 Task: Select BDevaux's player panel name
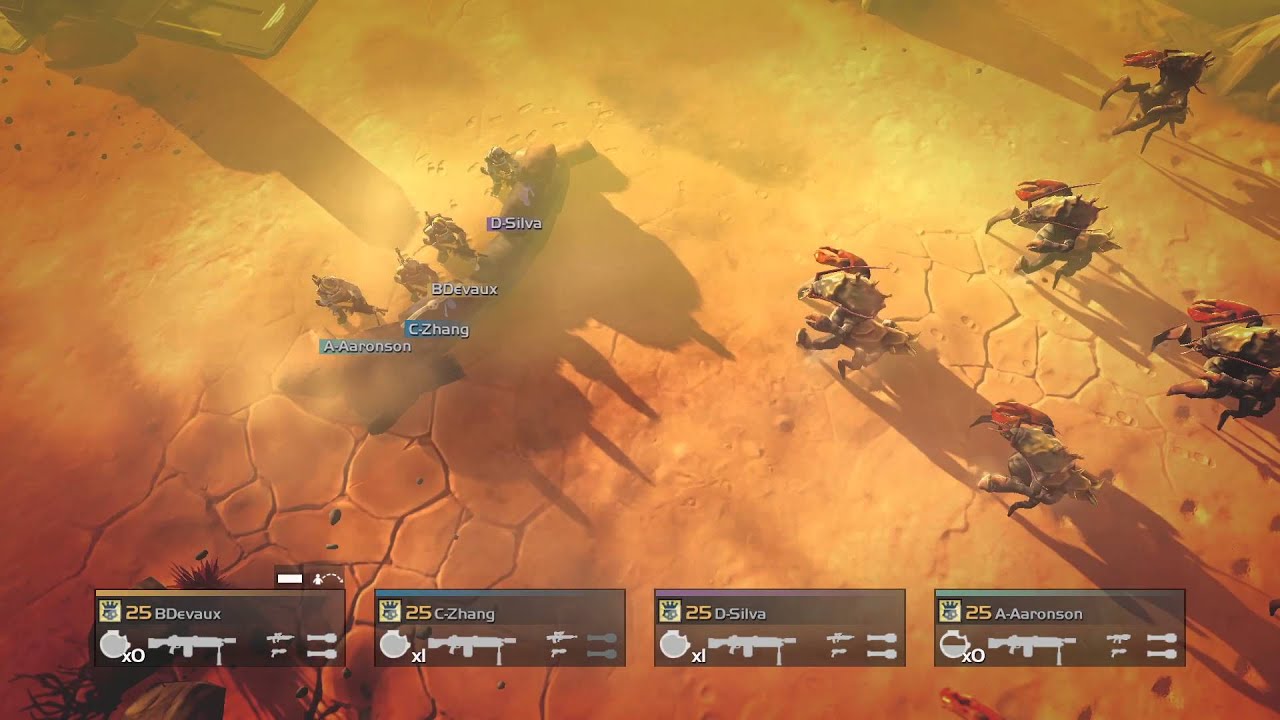click(188, 613)
